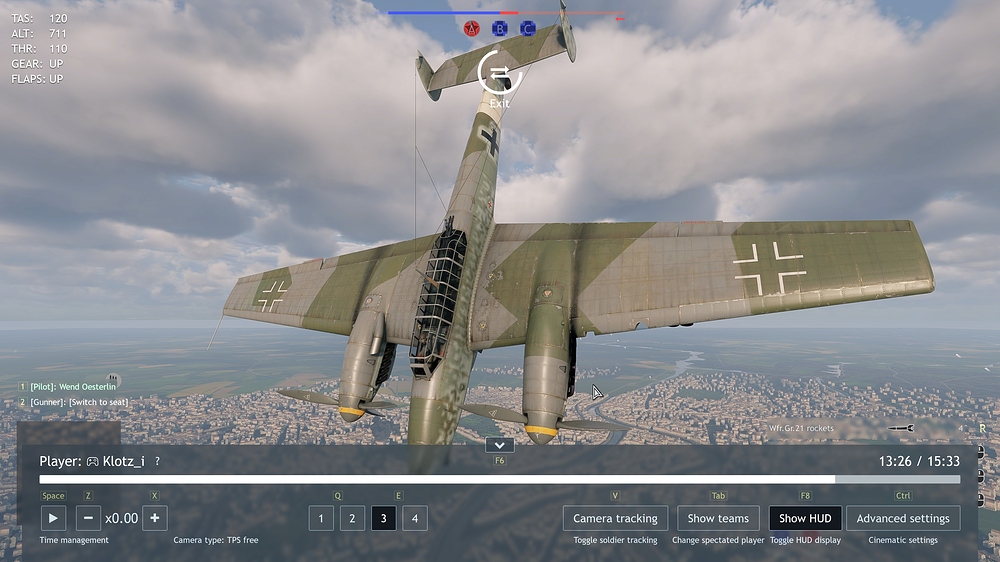Open the Show teams list

point(718,518)
